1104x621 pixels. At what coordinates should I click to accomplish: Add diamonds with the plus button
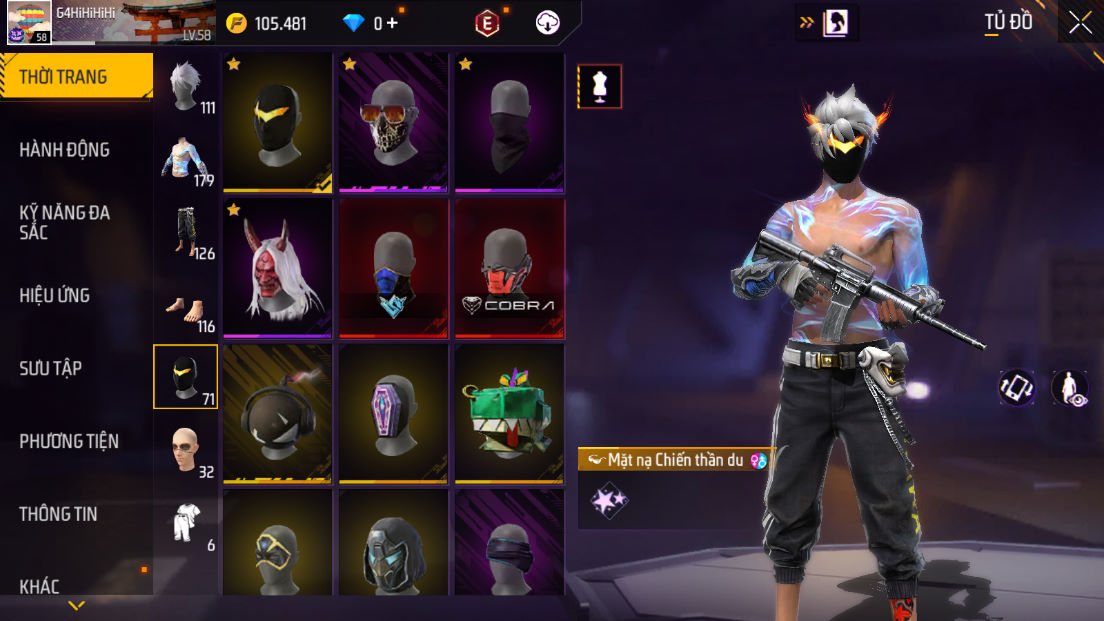coord(392,23)
